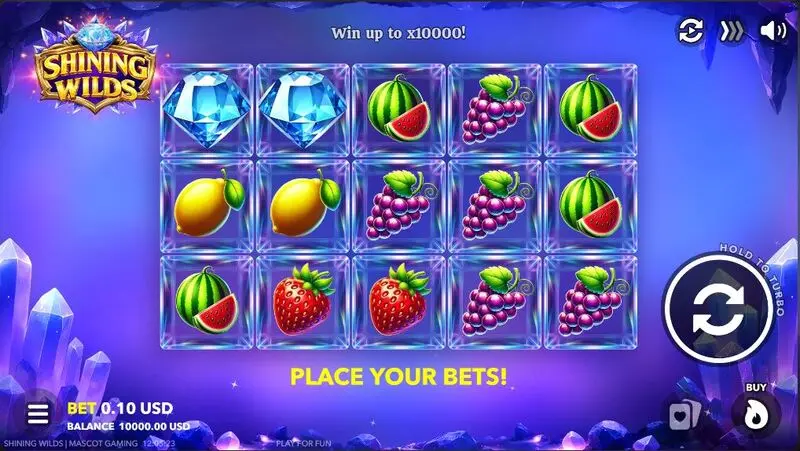800x451 pixels.
Task: Open the hamburger menu
Action: point(38,413)
